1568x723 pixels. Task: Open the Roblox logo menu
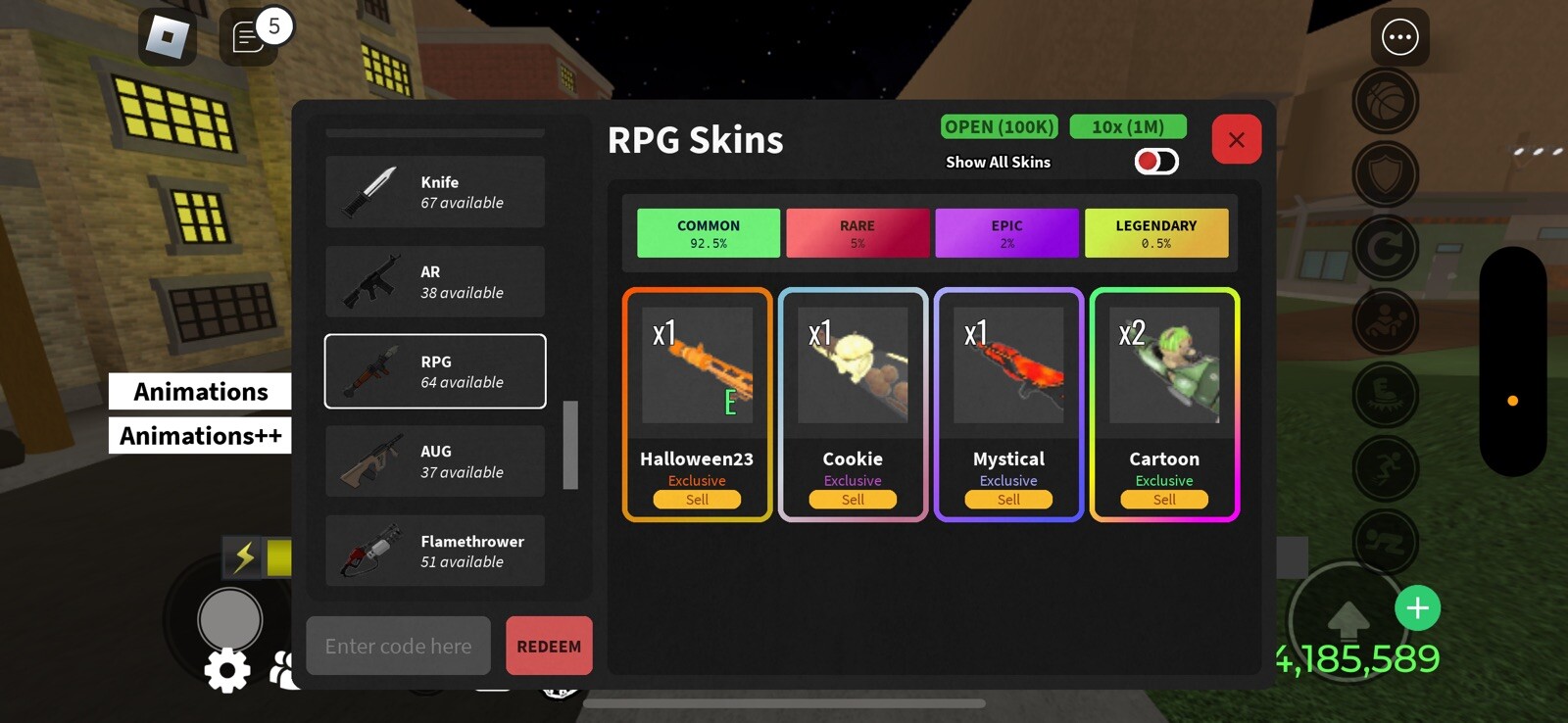[x=167, y=37]
